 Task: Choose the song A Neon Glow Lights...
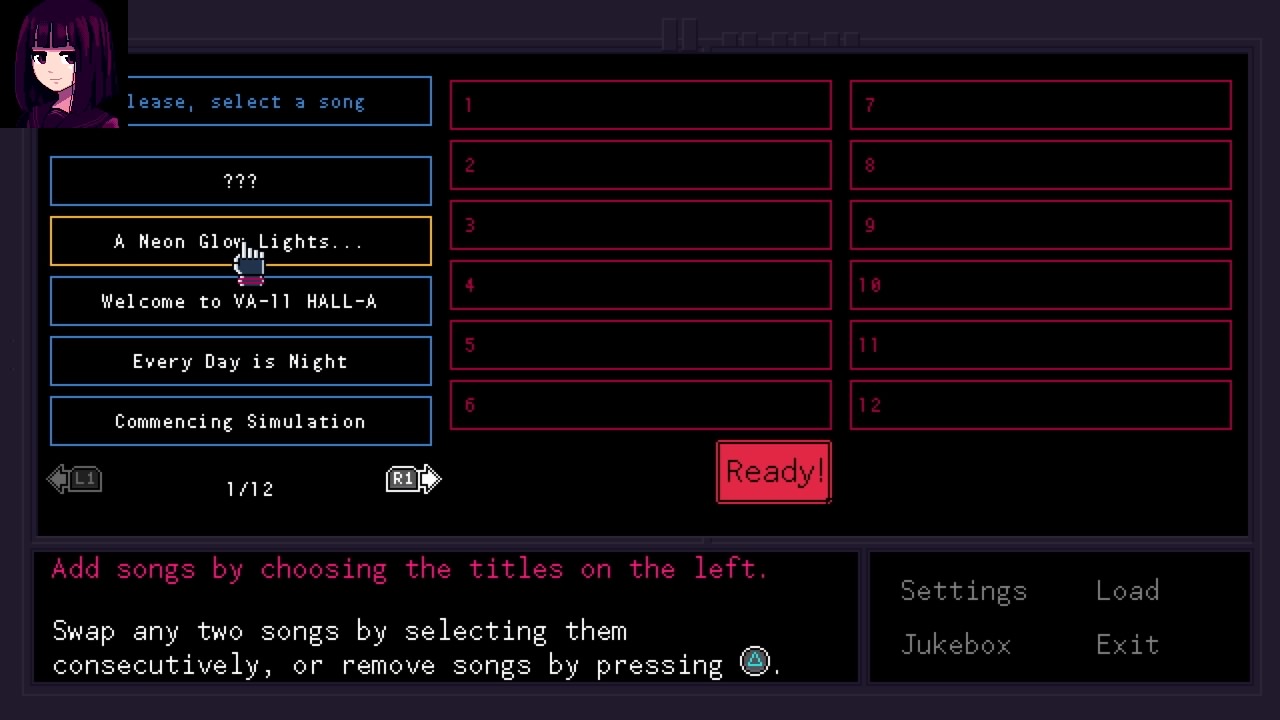tap(240, 241)
